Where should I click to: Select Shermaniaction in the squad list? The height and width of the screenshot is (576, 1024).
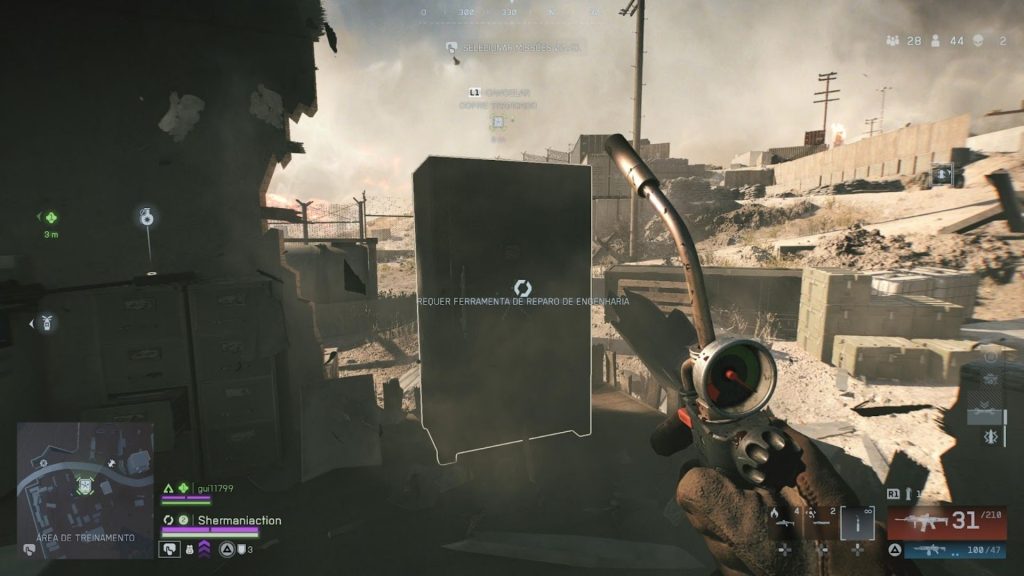[x=238, y=520]
